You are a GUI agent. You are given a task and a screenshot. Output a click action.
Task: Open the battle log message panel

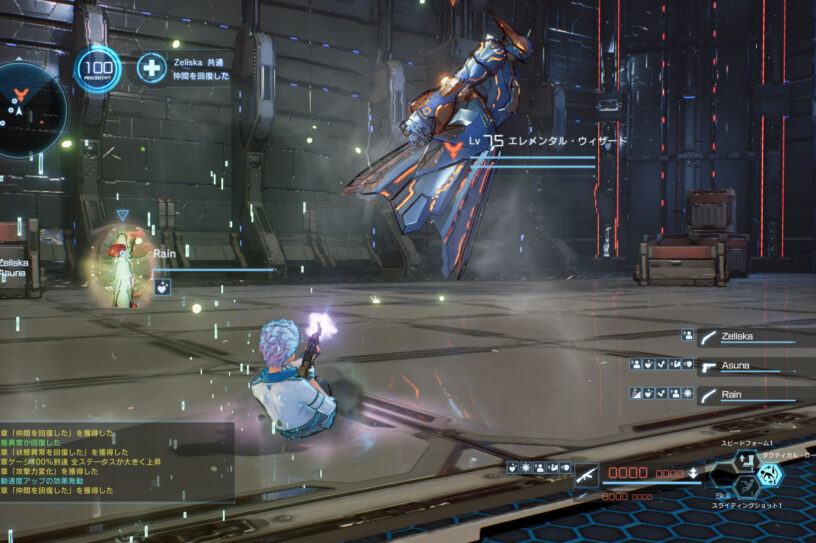116,462
